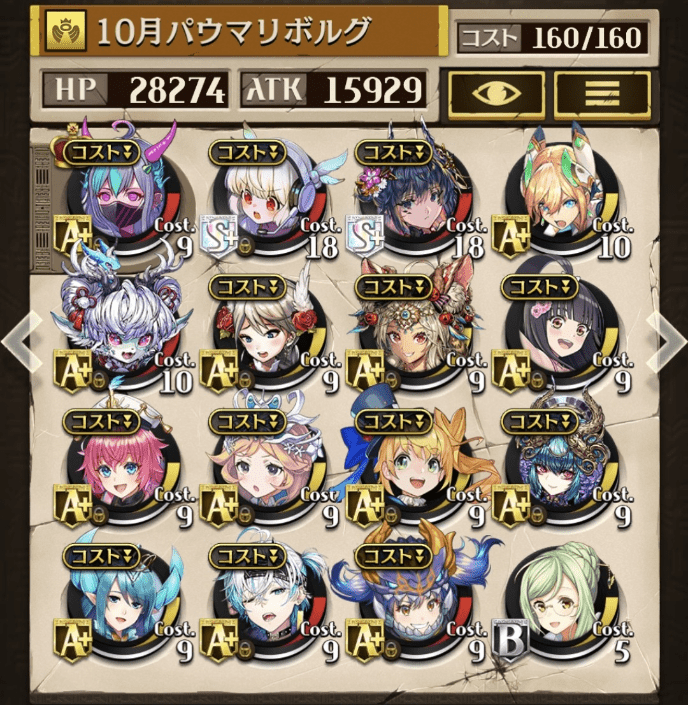
Task: Select the black-haired girl with pink flower
Action: pyautogui.click(x=553, y=335)
